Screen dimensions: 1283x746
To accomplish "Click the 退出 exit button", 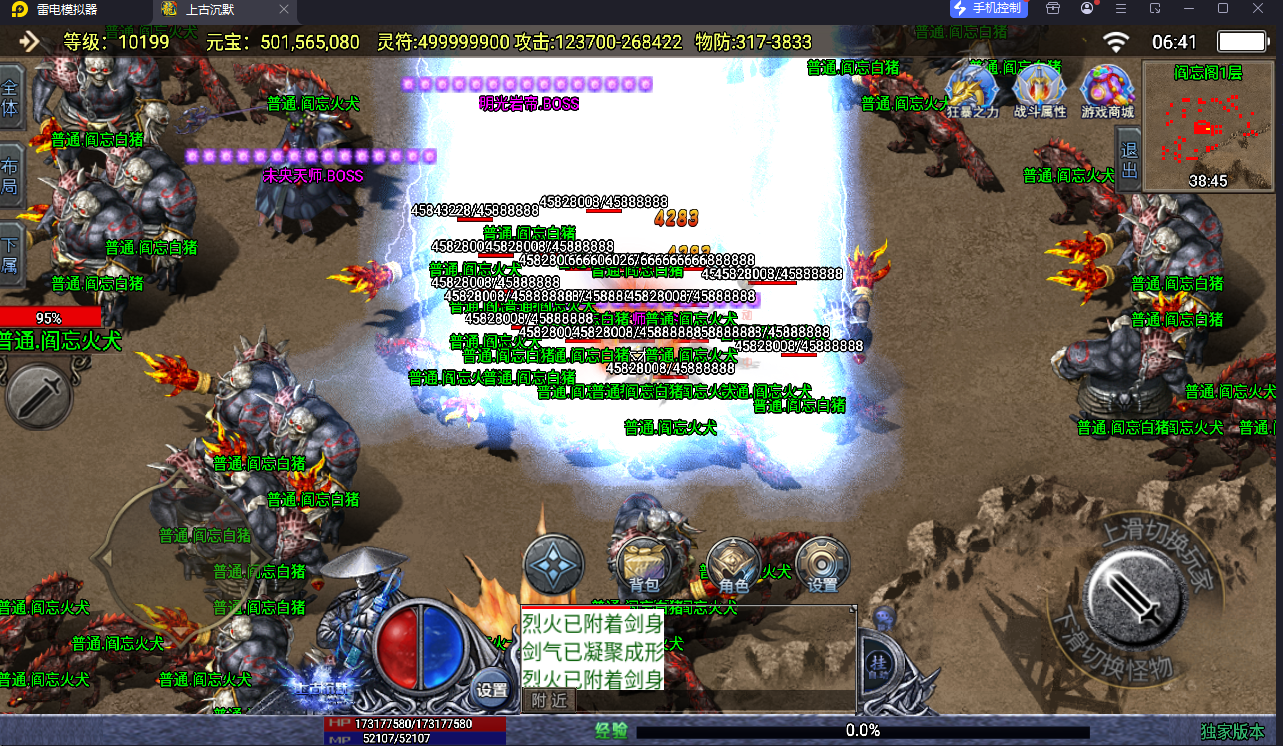I will pyautogui.click(x=1129, y=160).
